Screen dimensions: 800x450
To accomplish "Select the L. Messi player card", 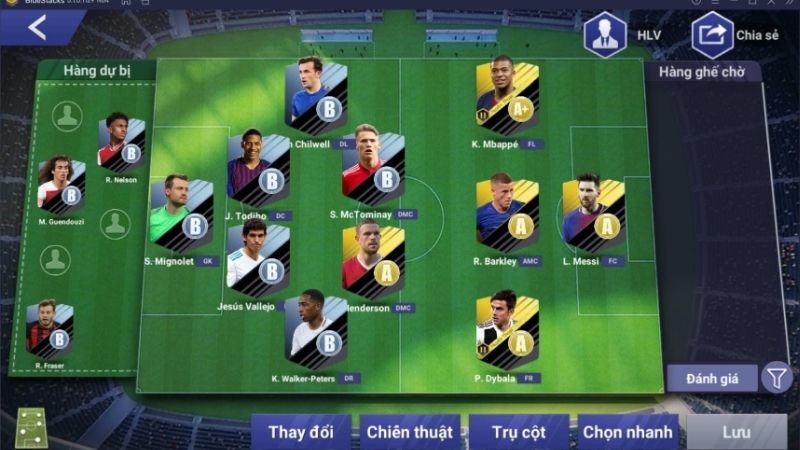I will click(593, 212).
